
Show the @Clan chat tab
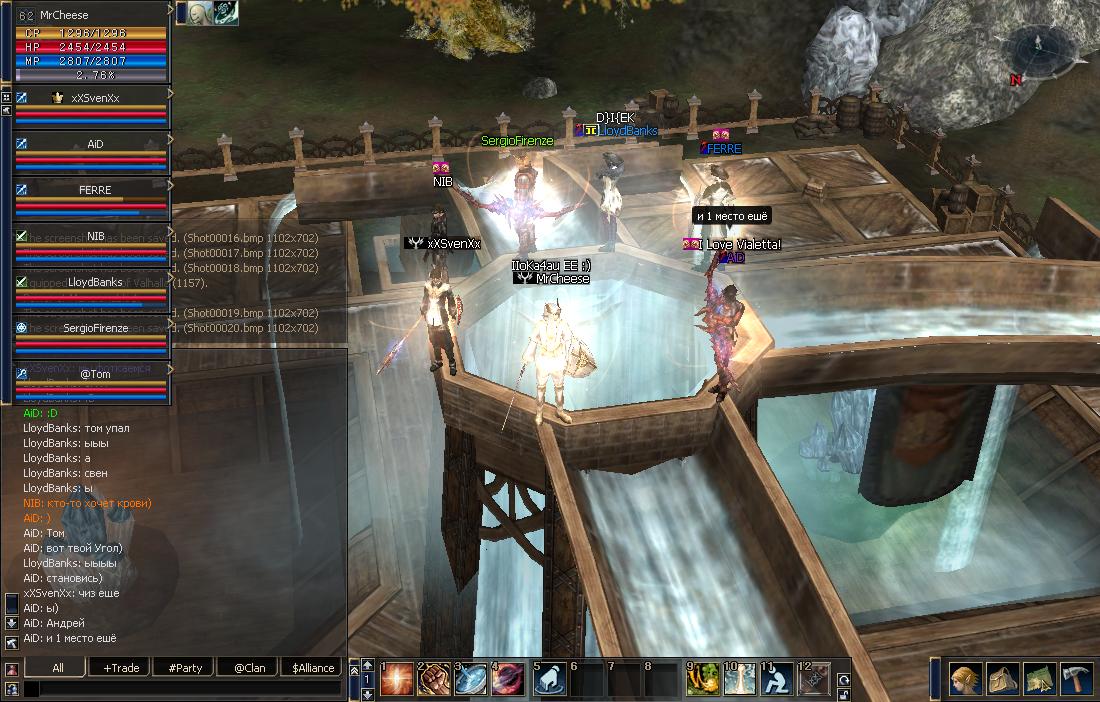tap(249, 668)
